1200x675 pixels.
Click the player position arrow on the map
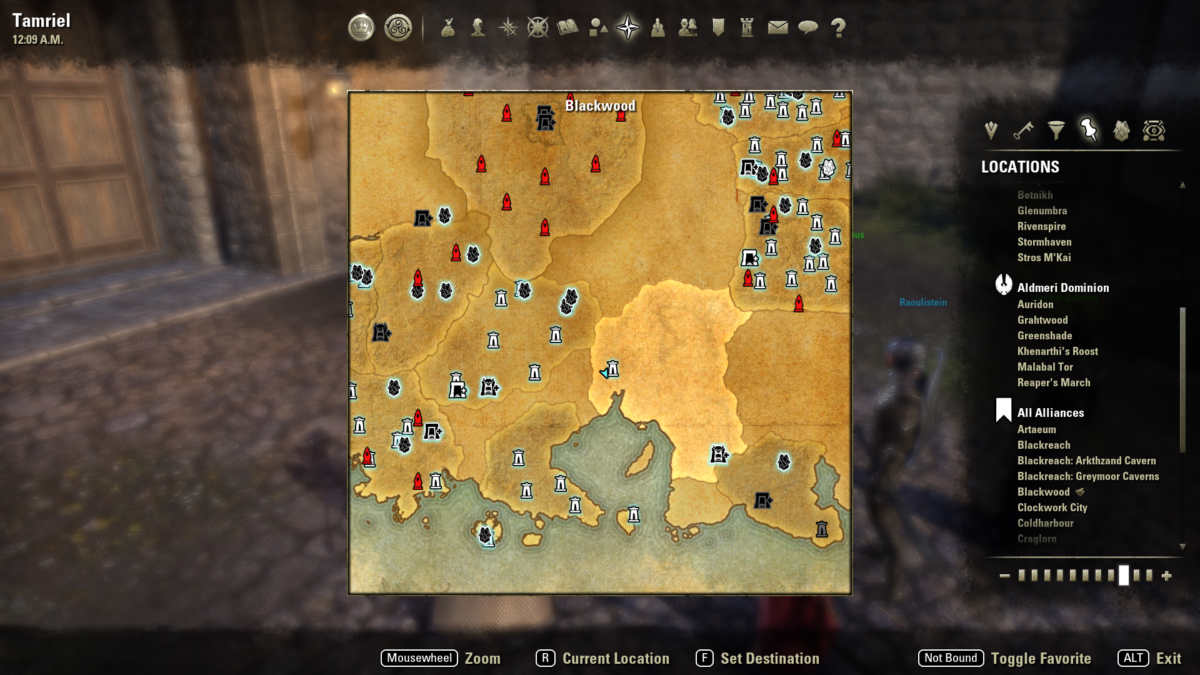coord(604,372)
